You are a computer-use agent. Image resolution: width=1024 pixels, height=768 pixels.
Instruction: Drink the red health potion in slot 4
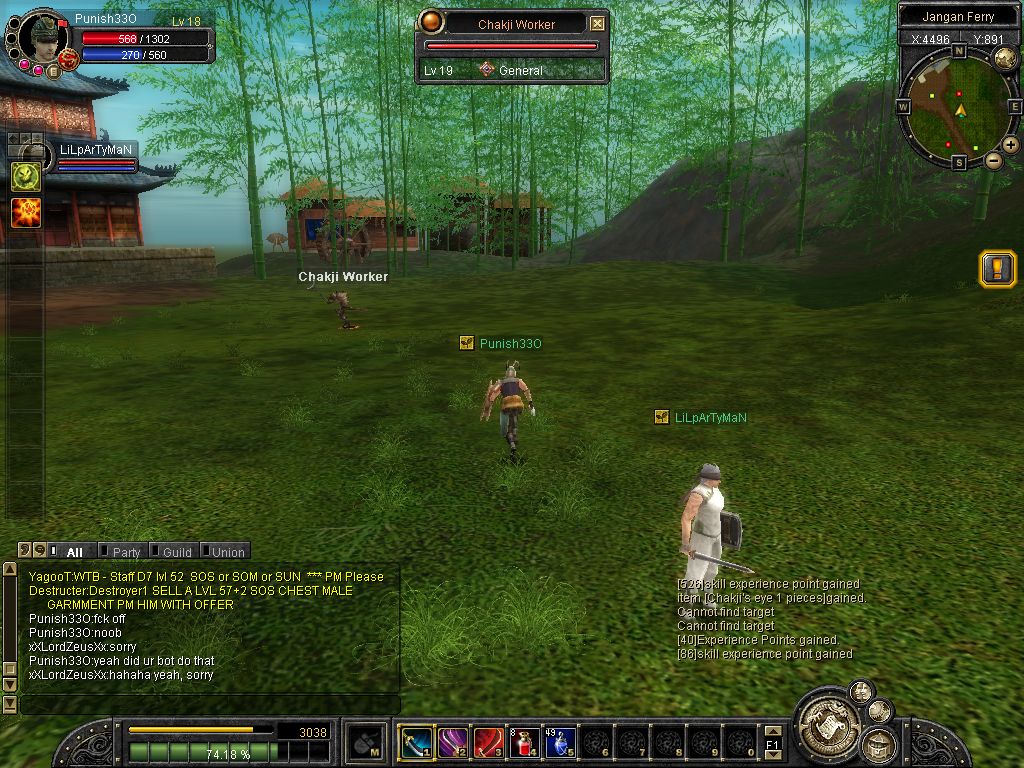click(x=524, y=742)
